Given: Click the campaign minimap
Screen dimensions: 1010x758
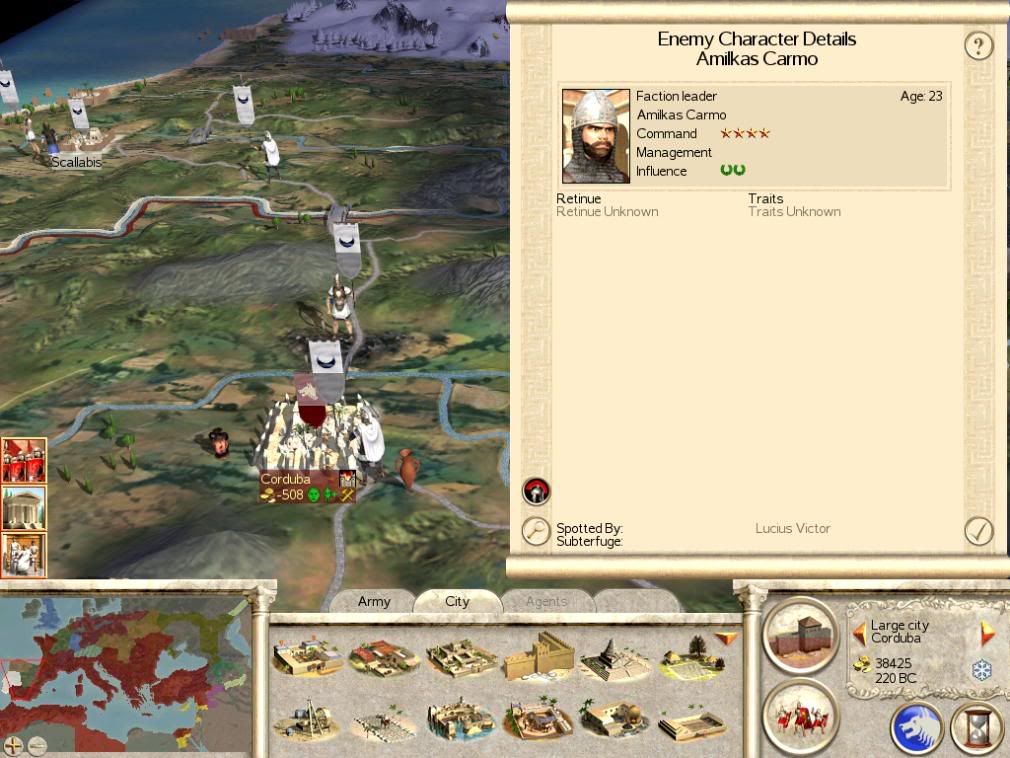Looking at the screenshot, I should (125, 665).
